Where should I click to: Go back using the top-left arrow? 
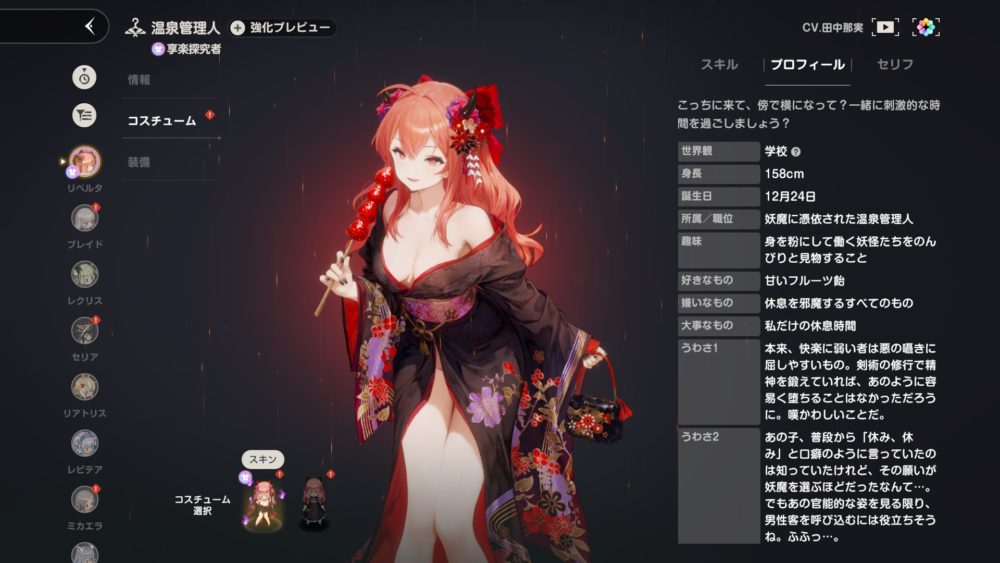pyautogui.click(x=90, y=26)
